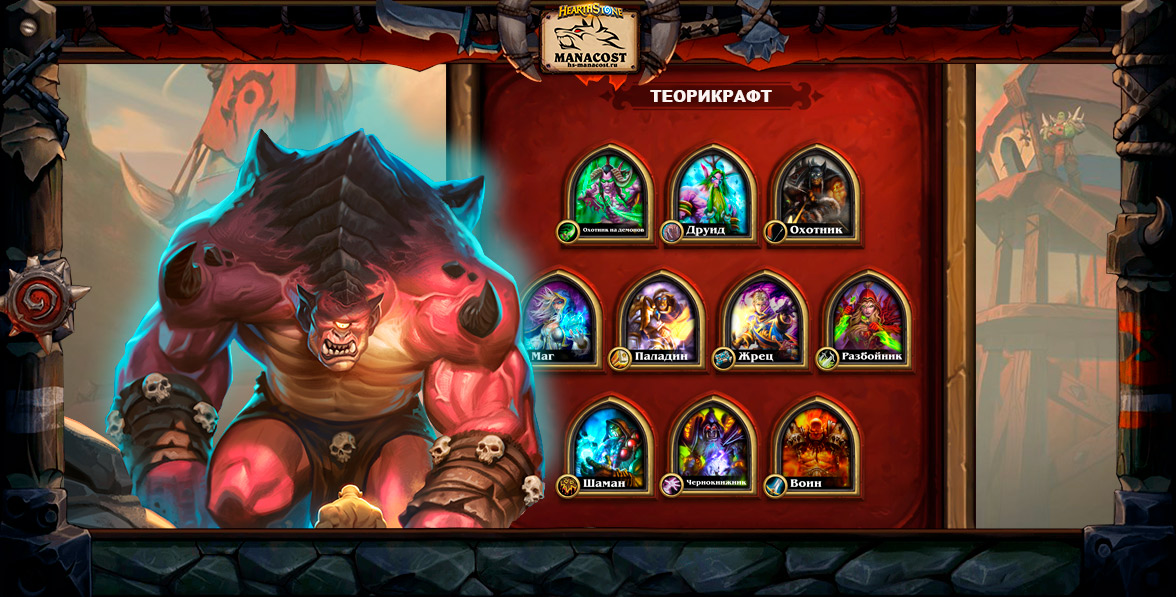This screenshot has width=1176, height=597.
Task: Select the Маг class portrait
Action: (558, 317)
